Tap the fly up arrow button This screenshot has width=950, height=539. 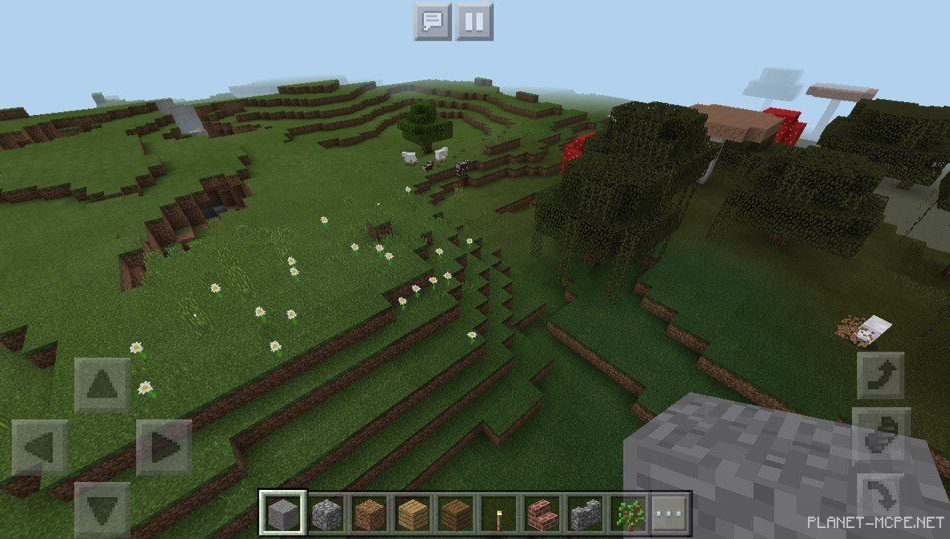pyautogui.click(x=880, y=376)
